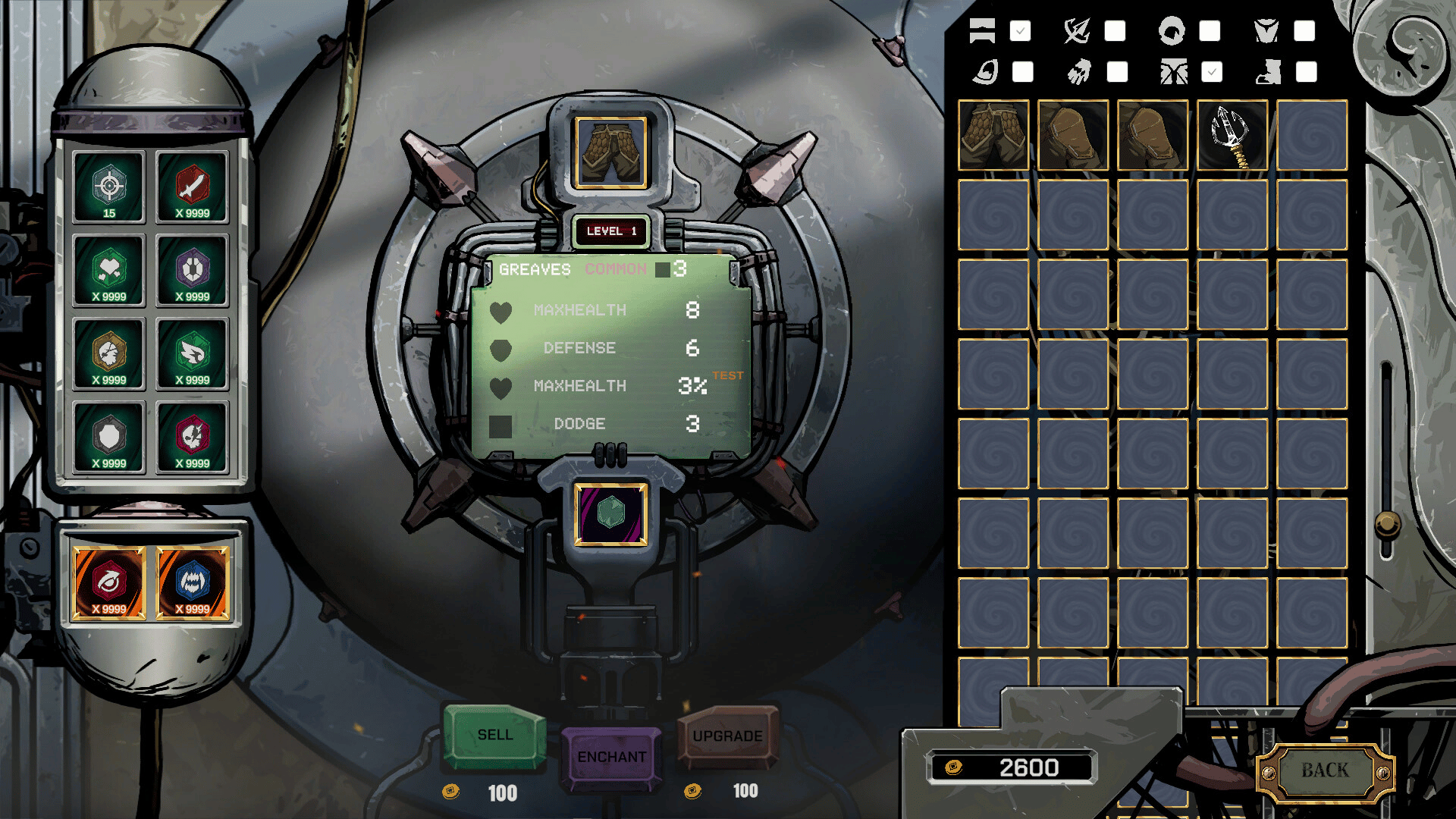This screenshot has height=819, width=1456.
Task: Select the purple armor rune
Action: click(193, 270)
